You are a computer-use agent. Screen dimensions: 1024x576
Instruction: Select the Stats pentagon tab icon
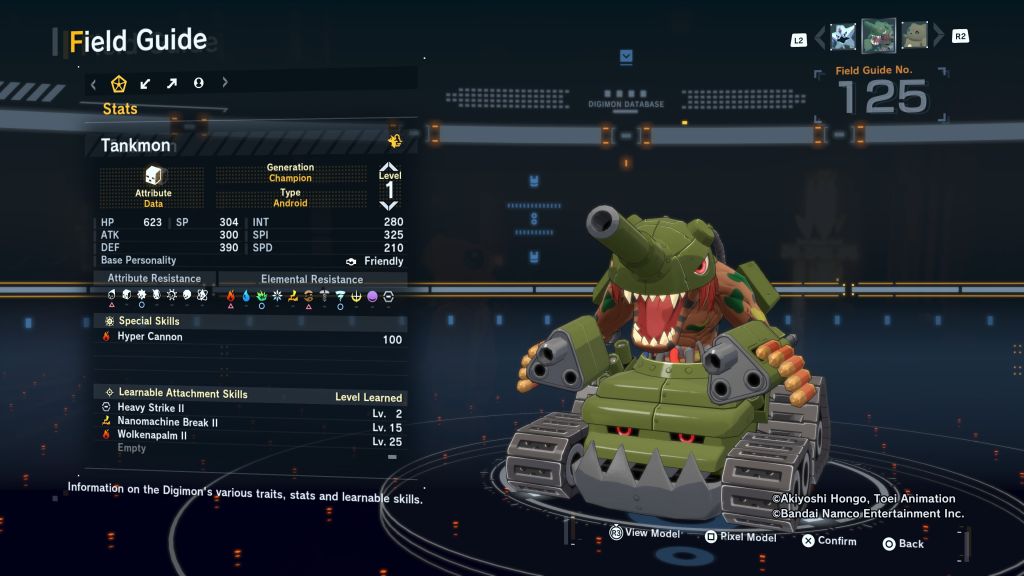coord(118,83)
